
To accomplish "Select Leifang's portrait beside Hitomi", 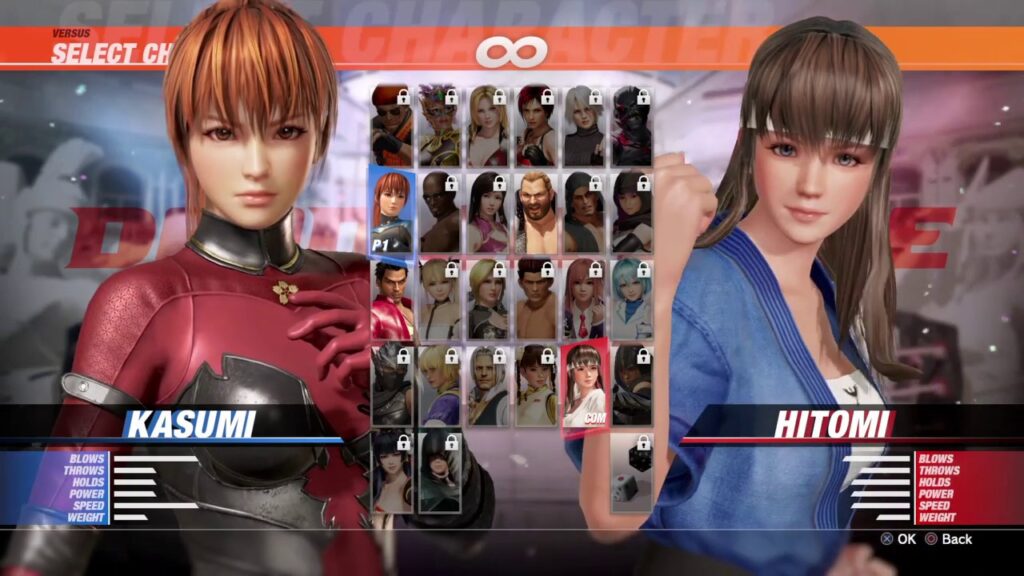I will pyautogui.click(x=535, y=385).
